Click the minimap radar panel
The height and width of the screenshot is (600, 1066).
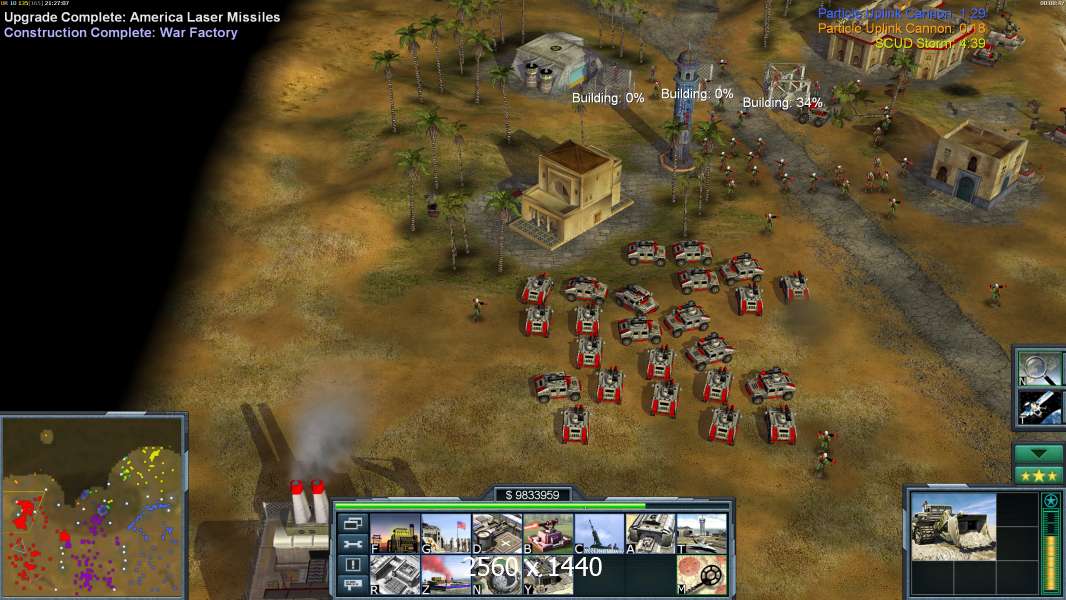pos(93,507)
